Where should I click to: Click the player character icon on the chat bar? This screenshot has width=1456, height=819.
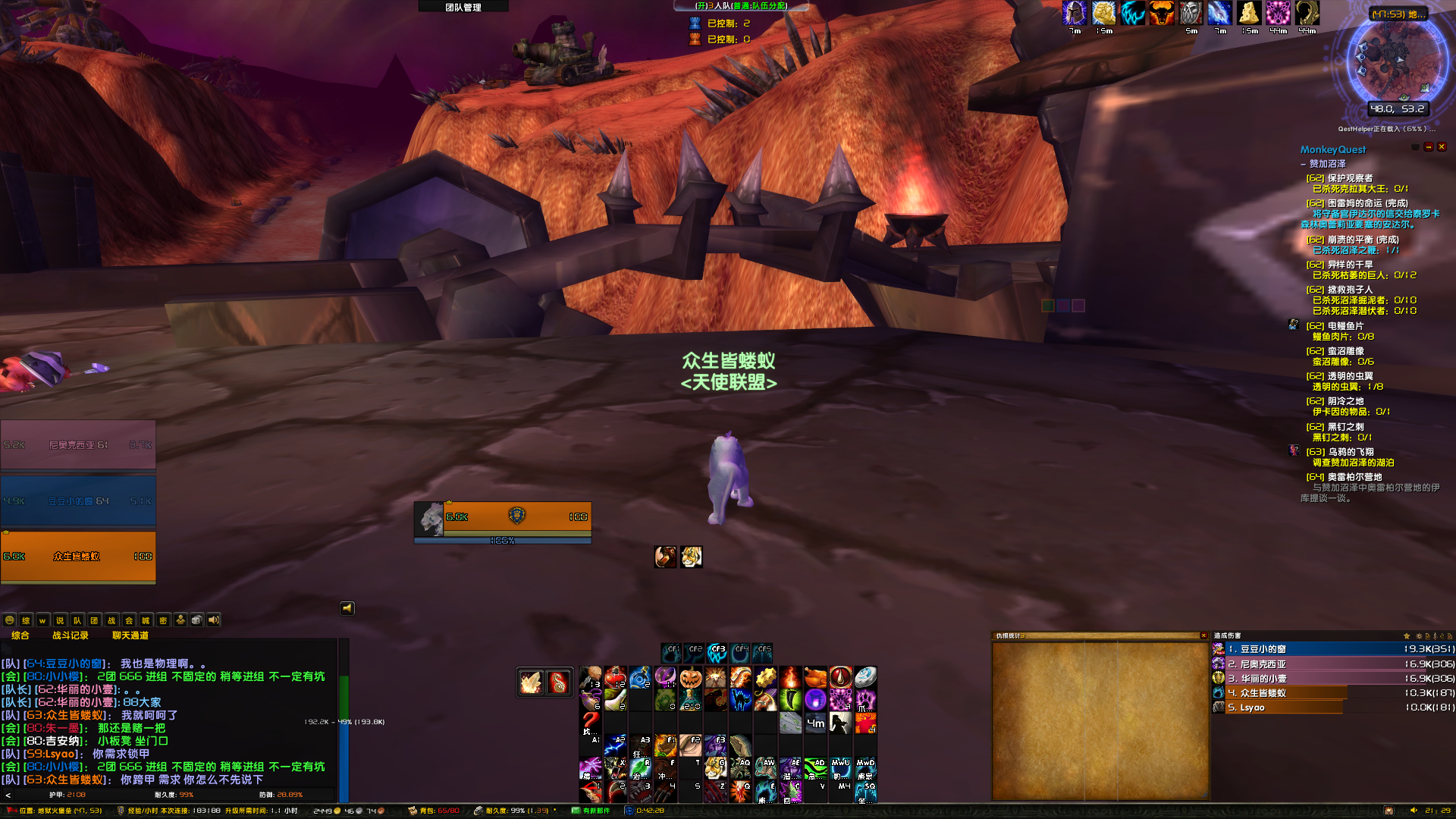click(180, 620)
